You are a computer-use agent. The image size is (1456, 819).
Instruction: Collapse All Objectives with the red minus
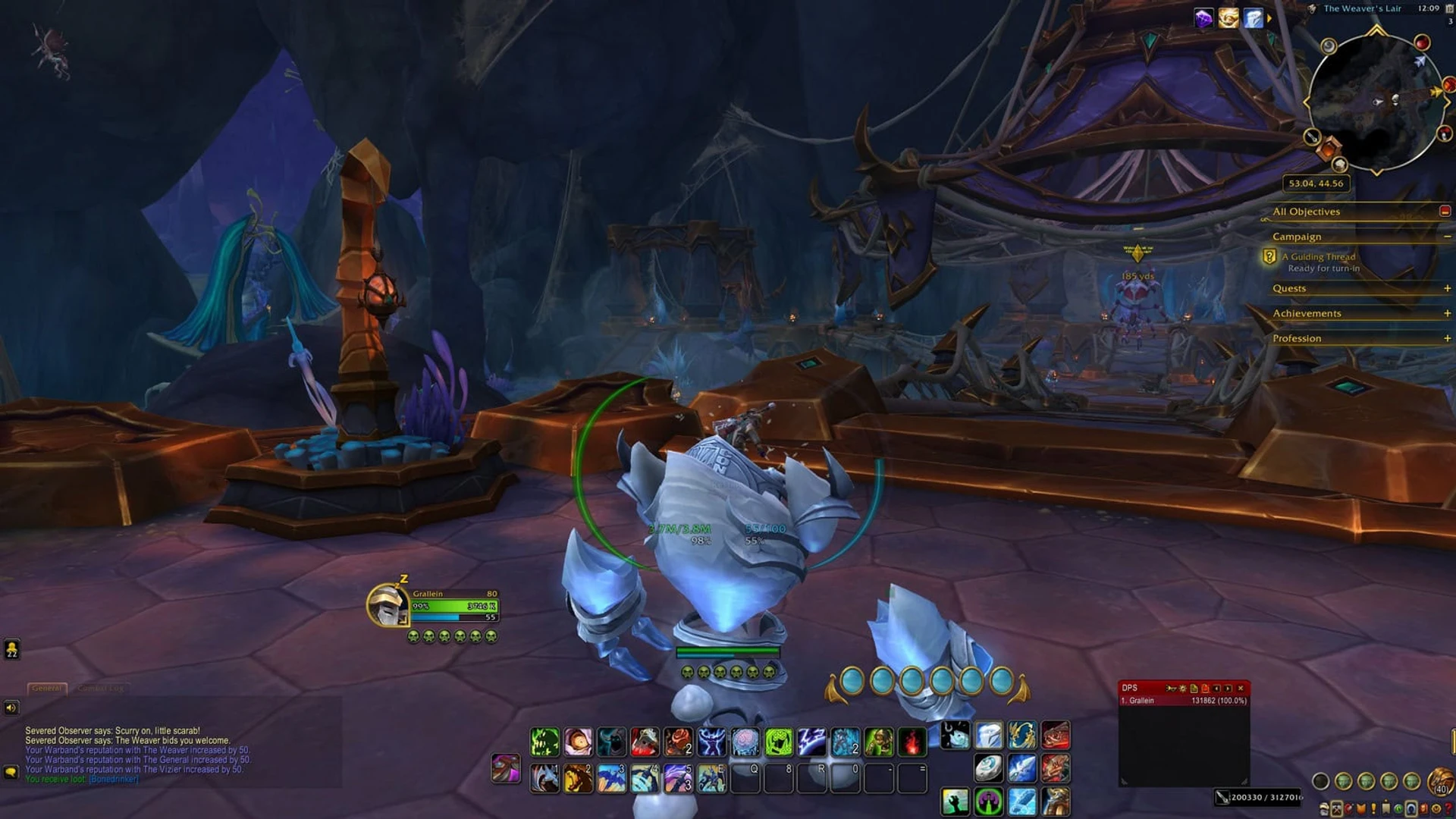(1446, 212)
